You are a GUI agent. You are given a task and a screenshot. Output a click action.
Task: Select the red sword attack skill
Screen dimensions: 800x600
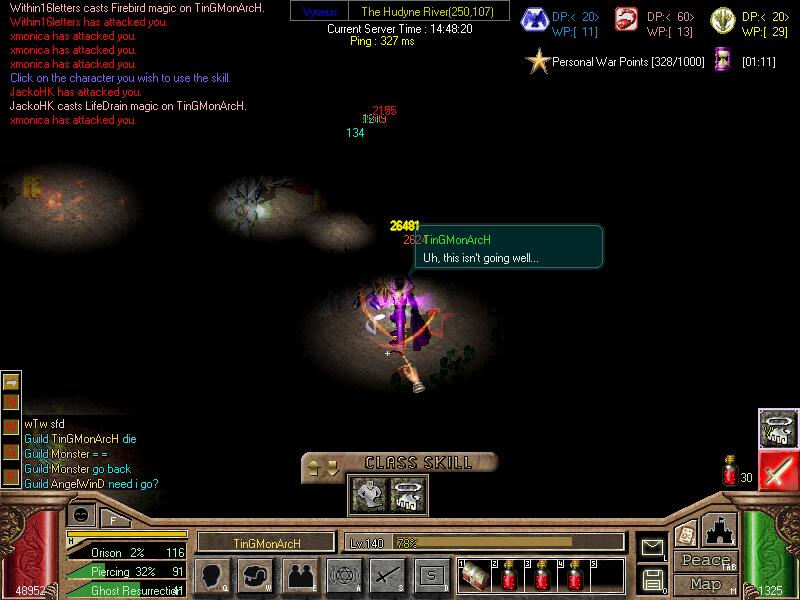(x=777, y=471)
